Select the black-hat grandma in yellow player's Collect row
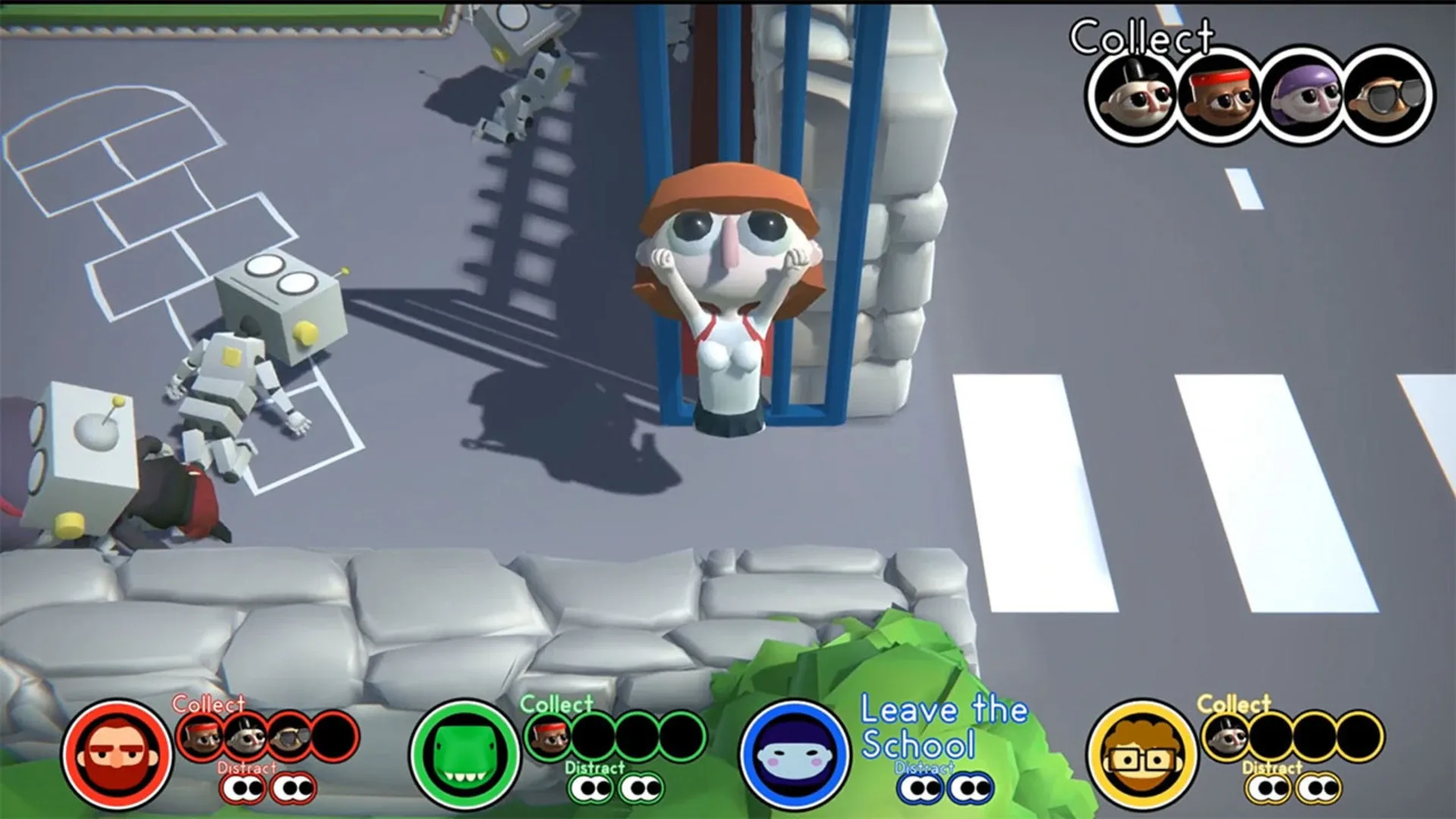Screen dimensions: 1456x819 [1225, 738]
